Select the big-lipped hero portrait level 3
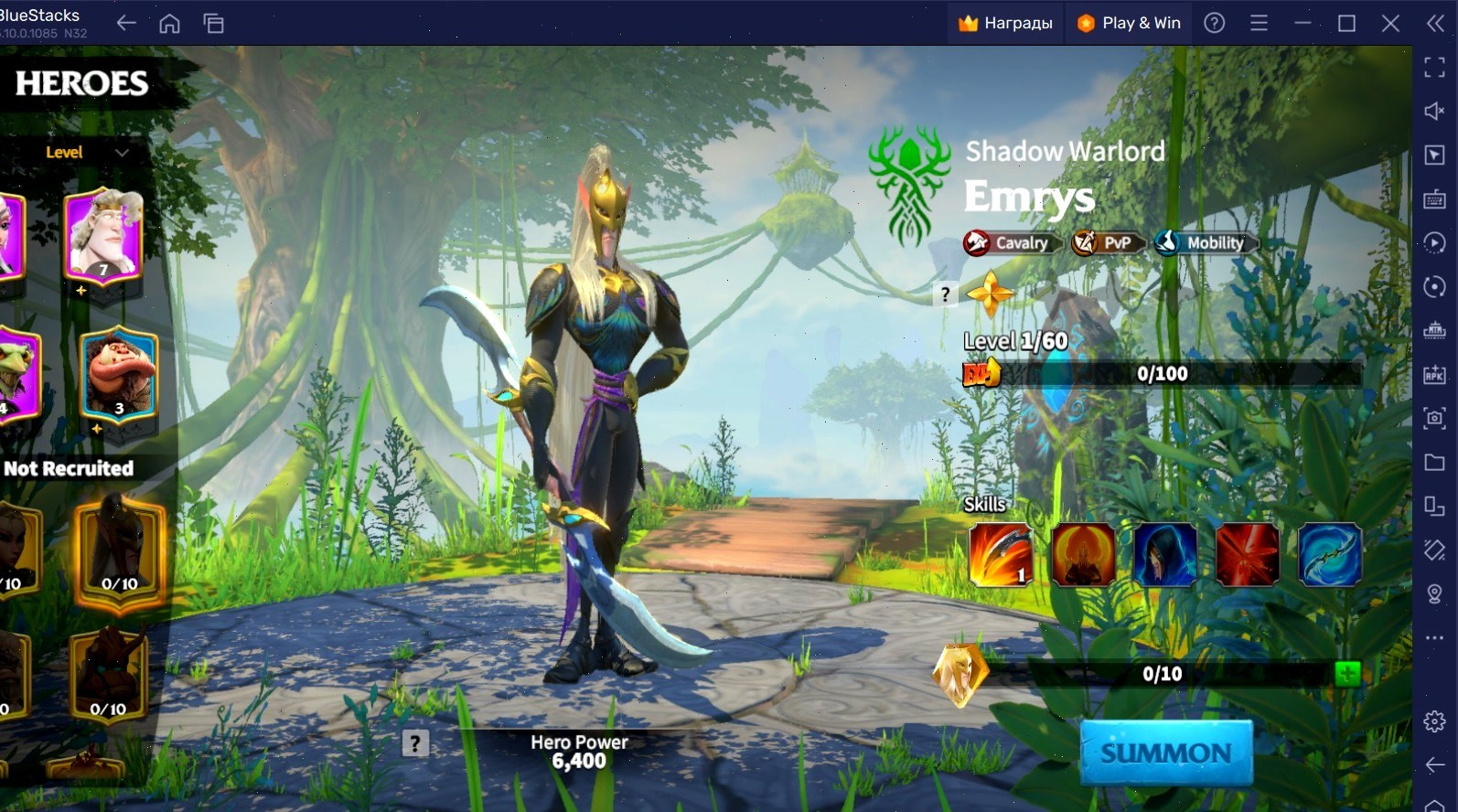 118,373
